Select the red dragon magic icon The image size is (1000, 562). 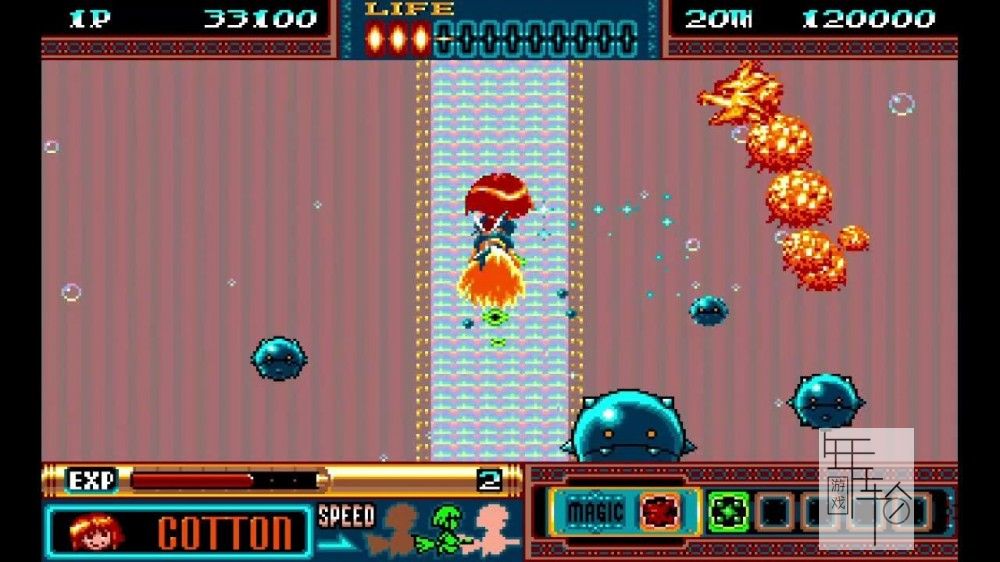(659, 512)
